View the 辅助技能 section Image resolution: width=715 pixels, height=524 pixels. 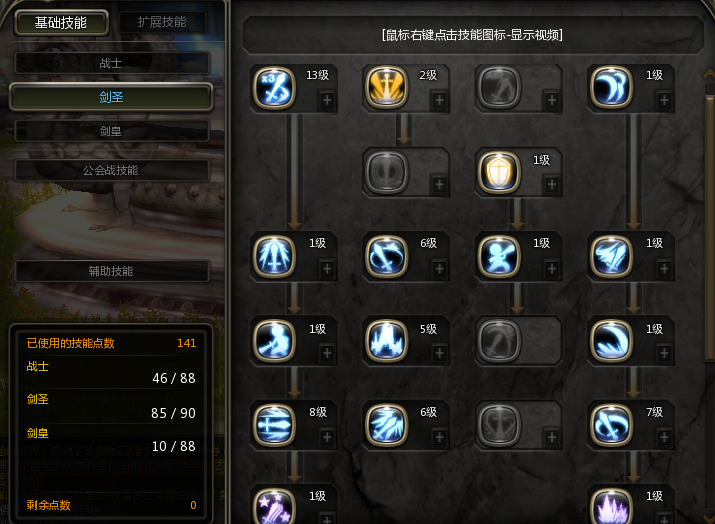point(112,271)
